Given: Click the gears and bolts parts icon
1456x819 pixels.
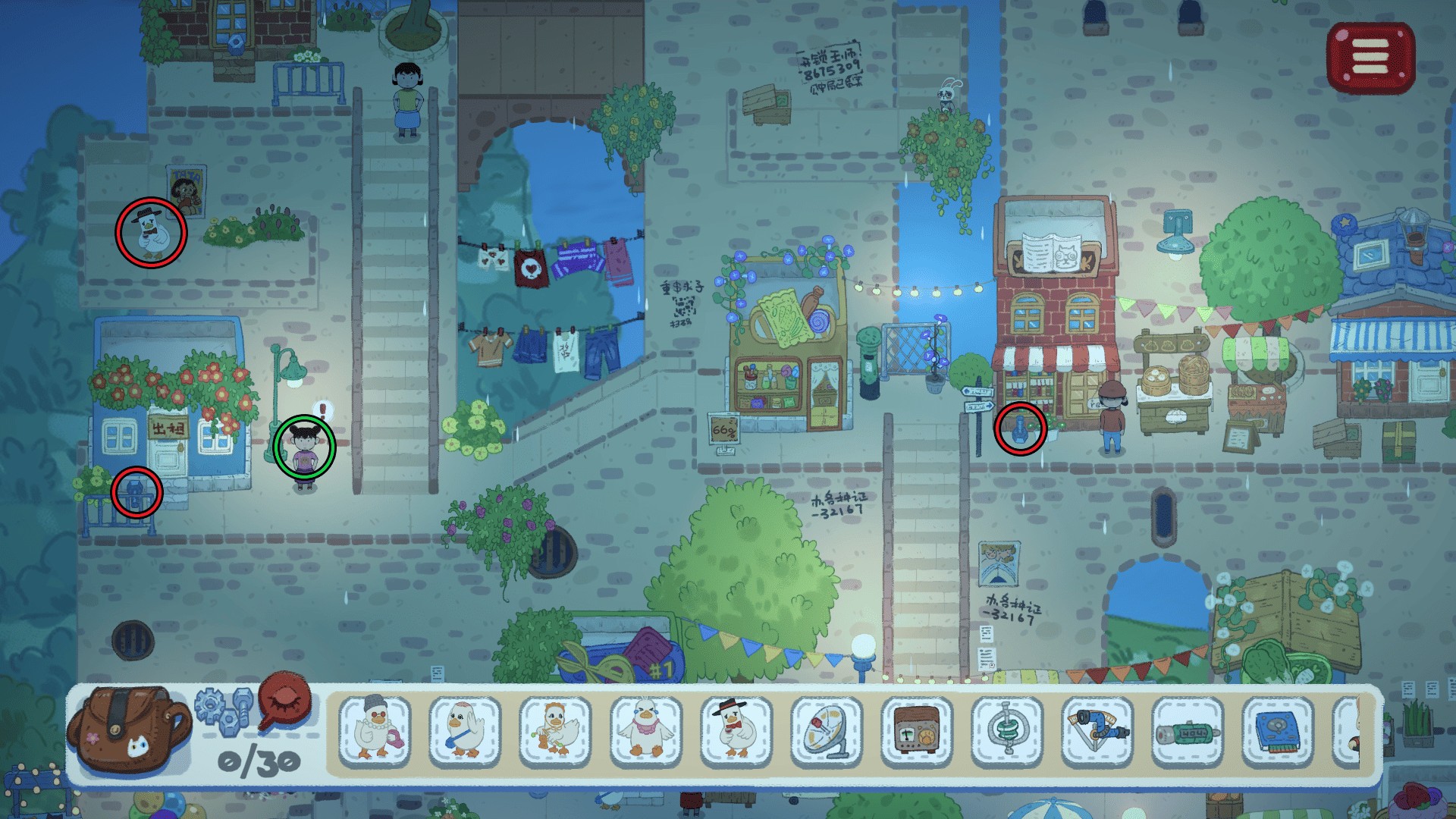Looking at the screenshot, I should [224, 709].
